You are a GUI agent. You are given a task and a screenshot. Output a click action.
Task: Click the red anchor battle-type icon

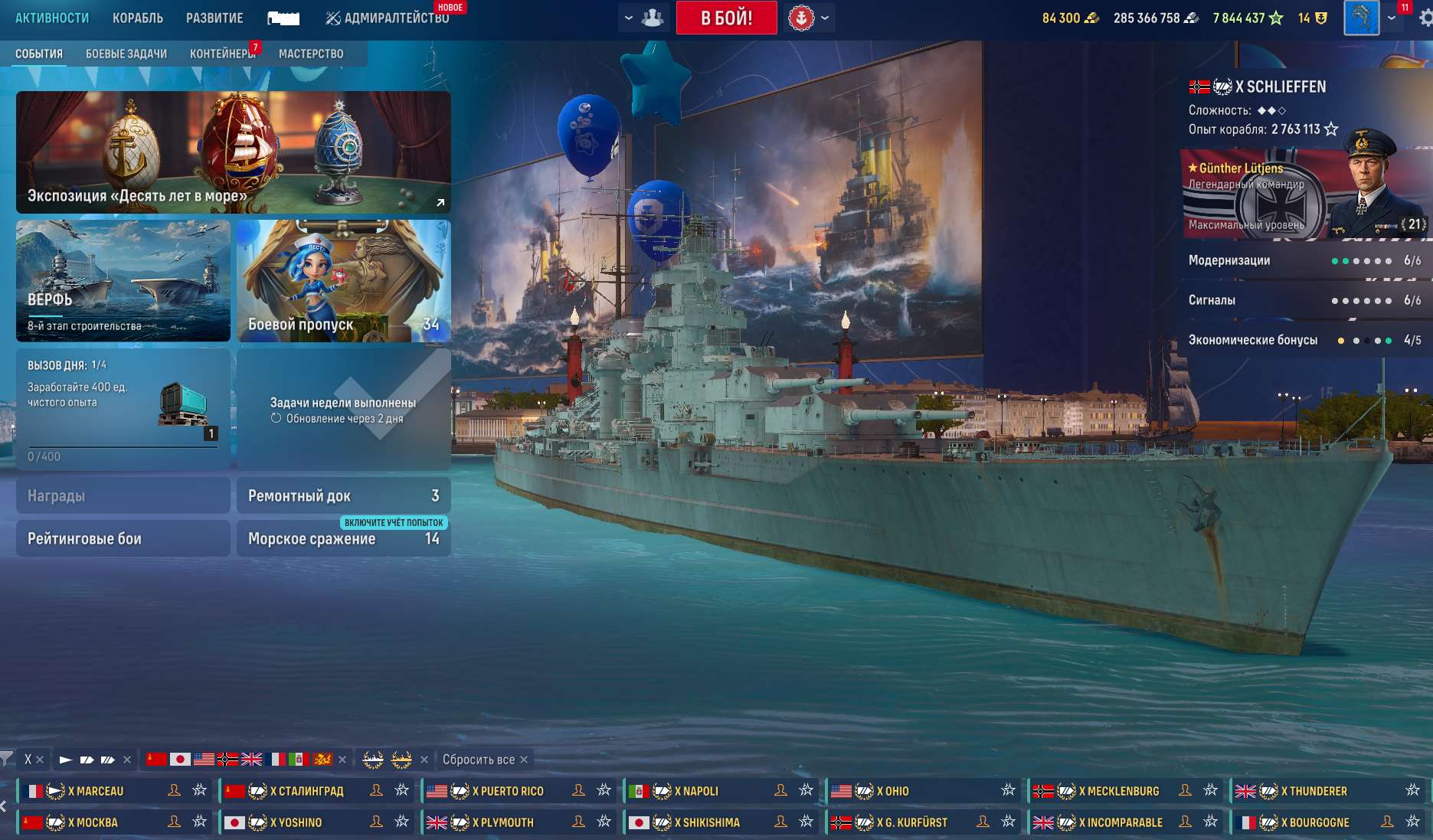click(x=801, y=17)
